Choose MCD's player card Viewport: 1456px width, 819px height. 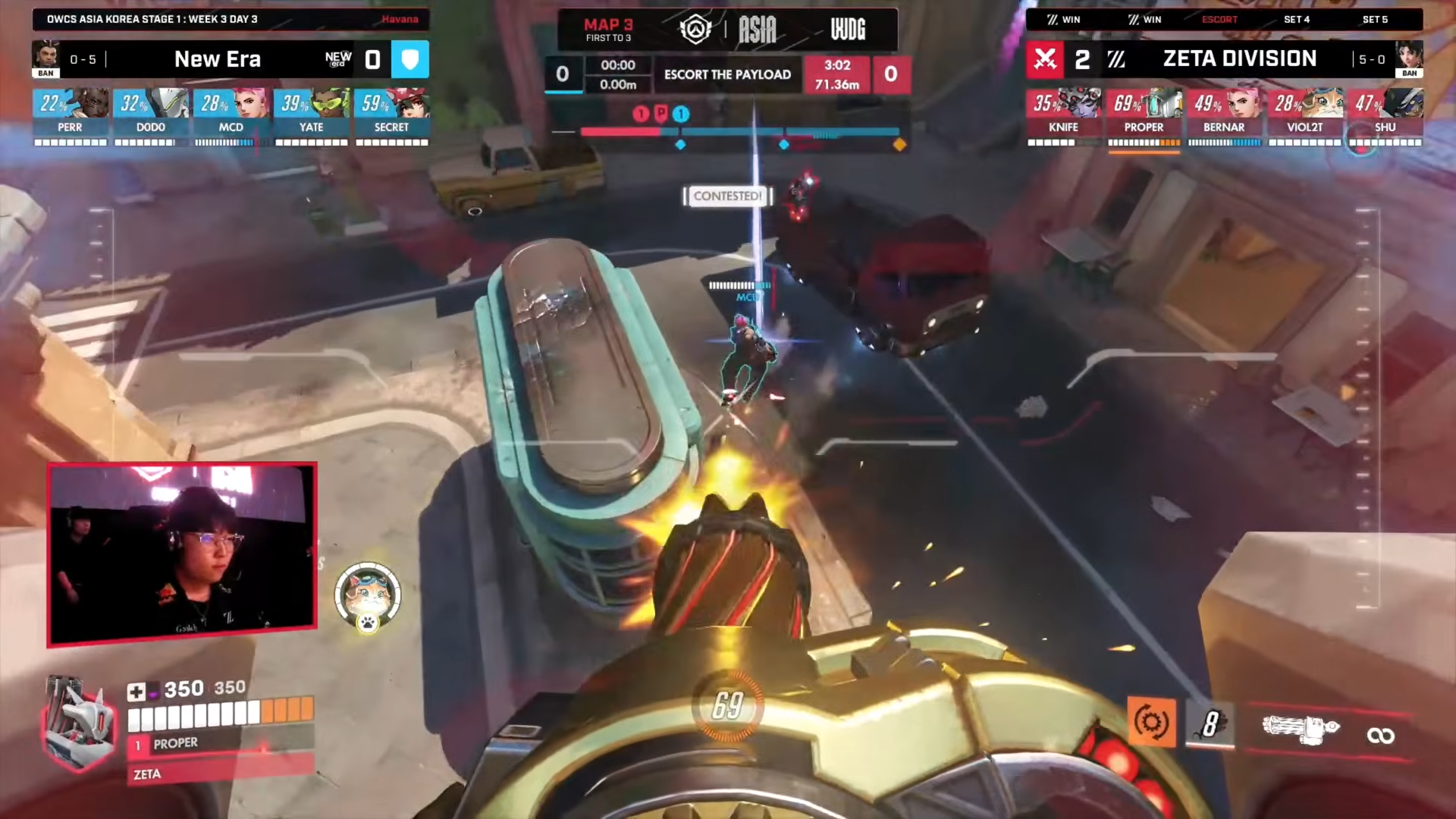tap(231, 116)
